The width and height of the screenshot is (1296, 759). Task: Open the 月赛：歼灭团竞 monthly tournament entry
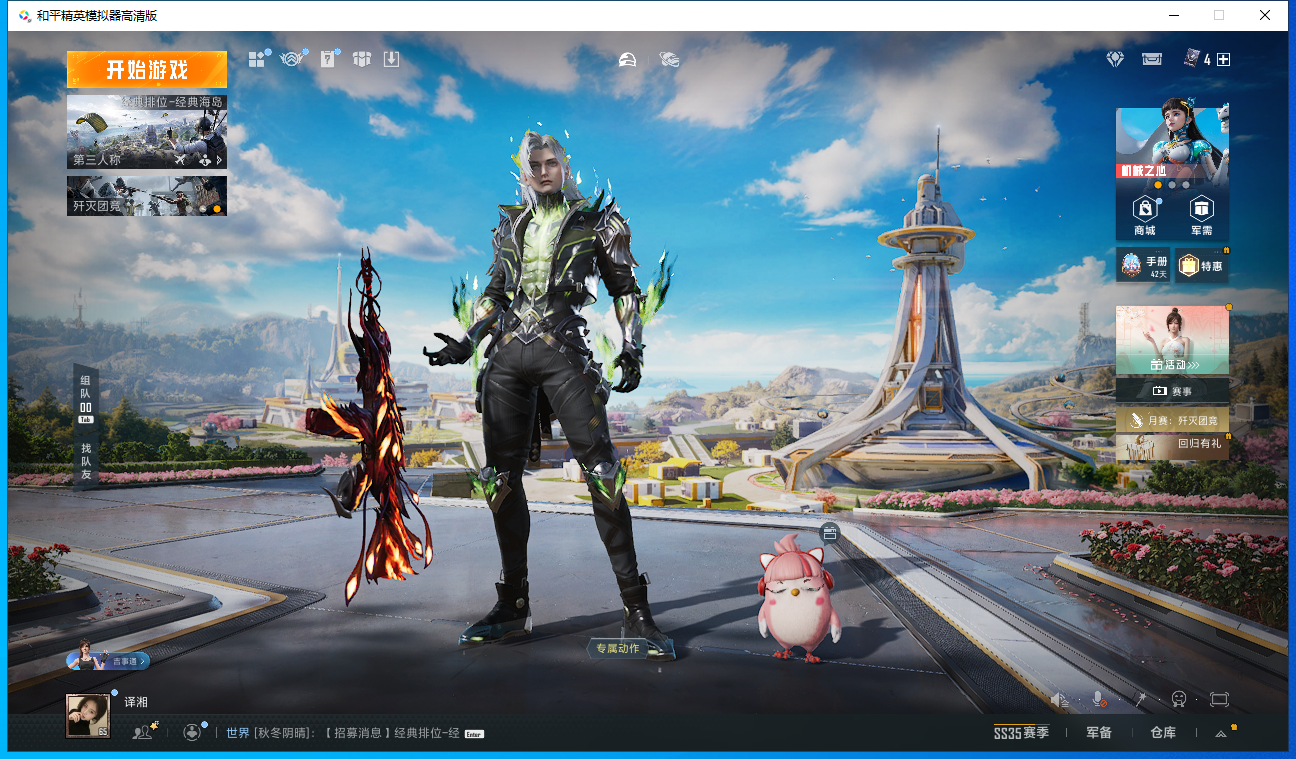point(1172,420)
